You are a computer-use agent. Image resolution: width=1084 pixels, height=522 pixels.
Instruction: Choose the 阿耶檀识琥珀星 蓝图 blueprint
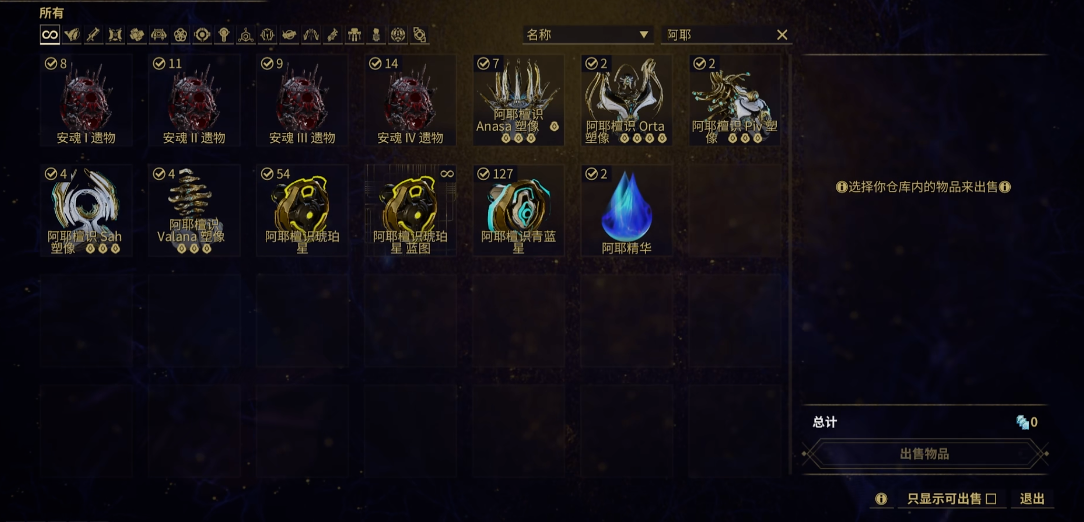click(410, 210)
